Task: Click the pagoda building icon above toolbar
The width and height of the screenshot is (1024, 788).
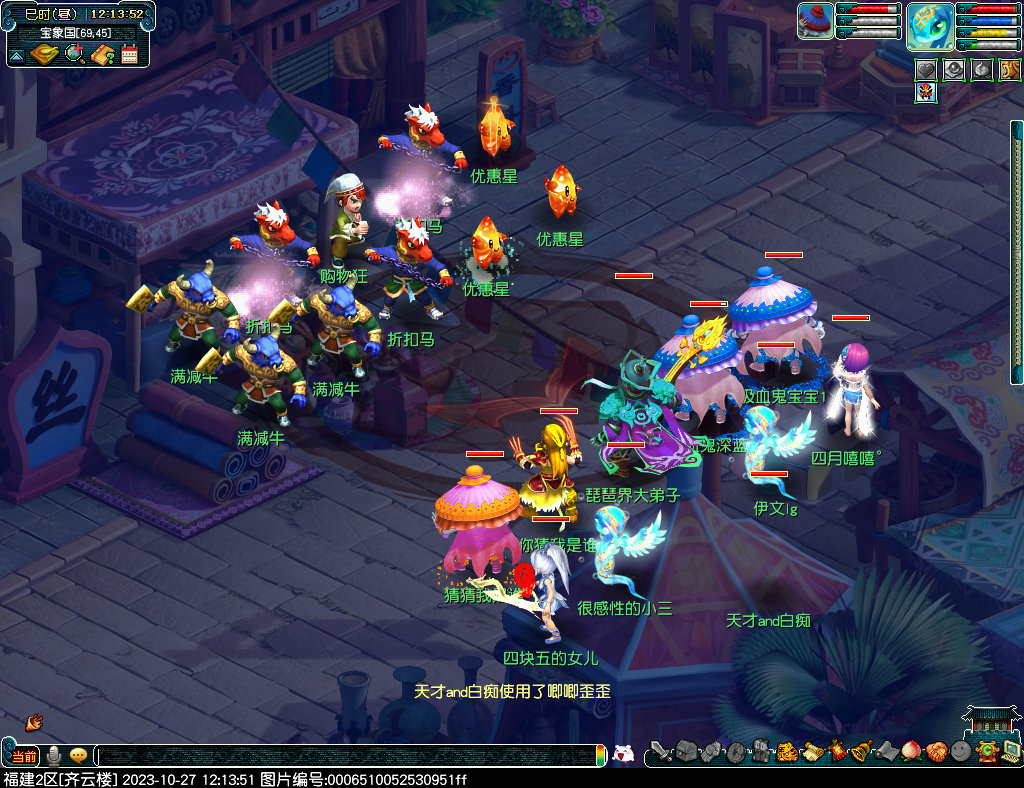Action: [x=985, y=721]
